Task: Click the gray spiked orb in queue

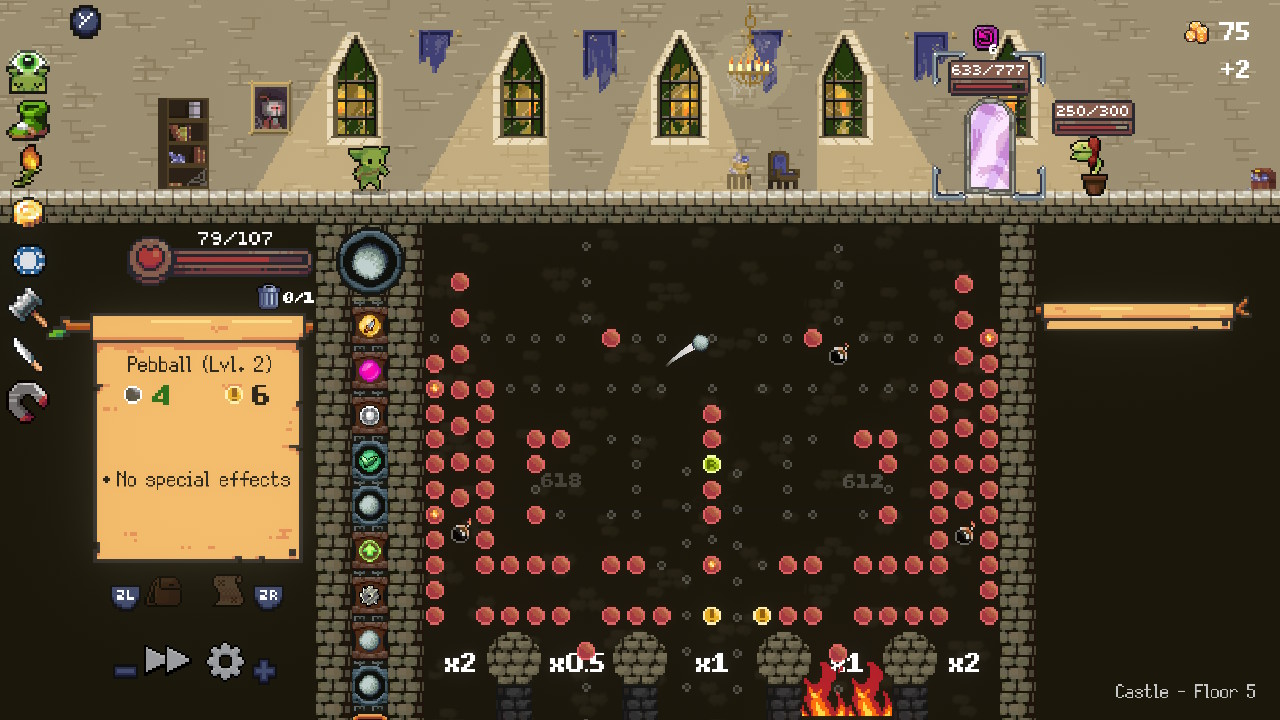Action: point(370,595)
